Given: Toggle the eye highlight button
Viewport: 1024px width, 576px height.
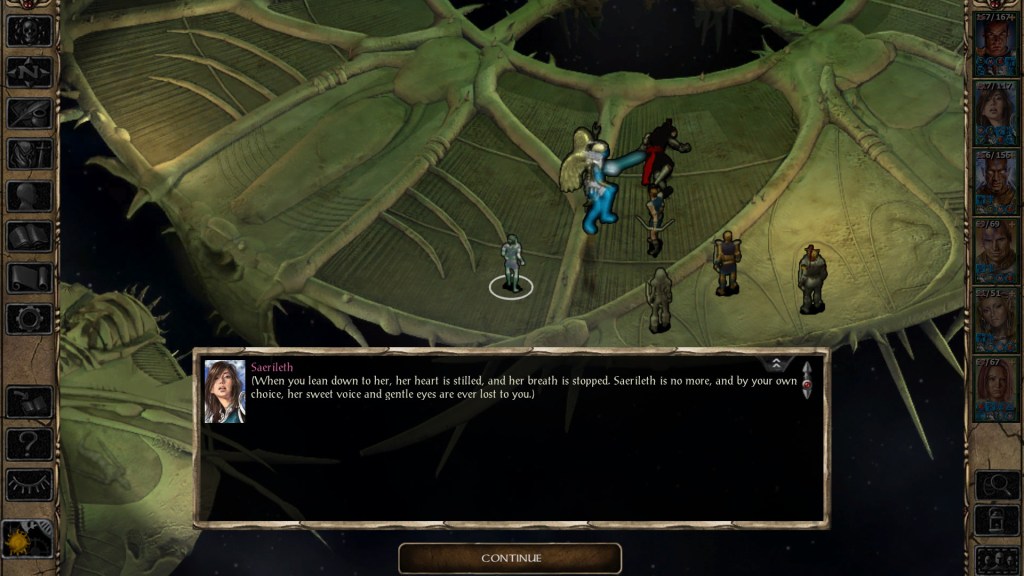Looking at the screenshot, I should point(29,484).
